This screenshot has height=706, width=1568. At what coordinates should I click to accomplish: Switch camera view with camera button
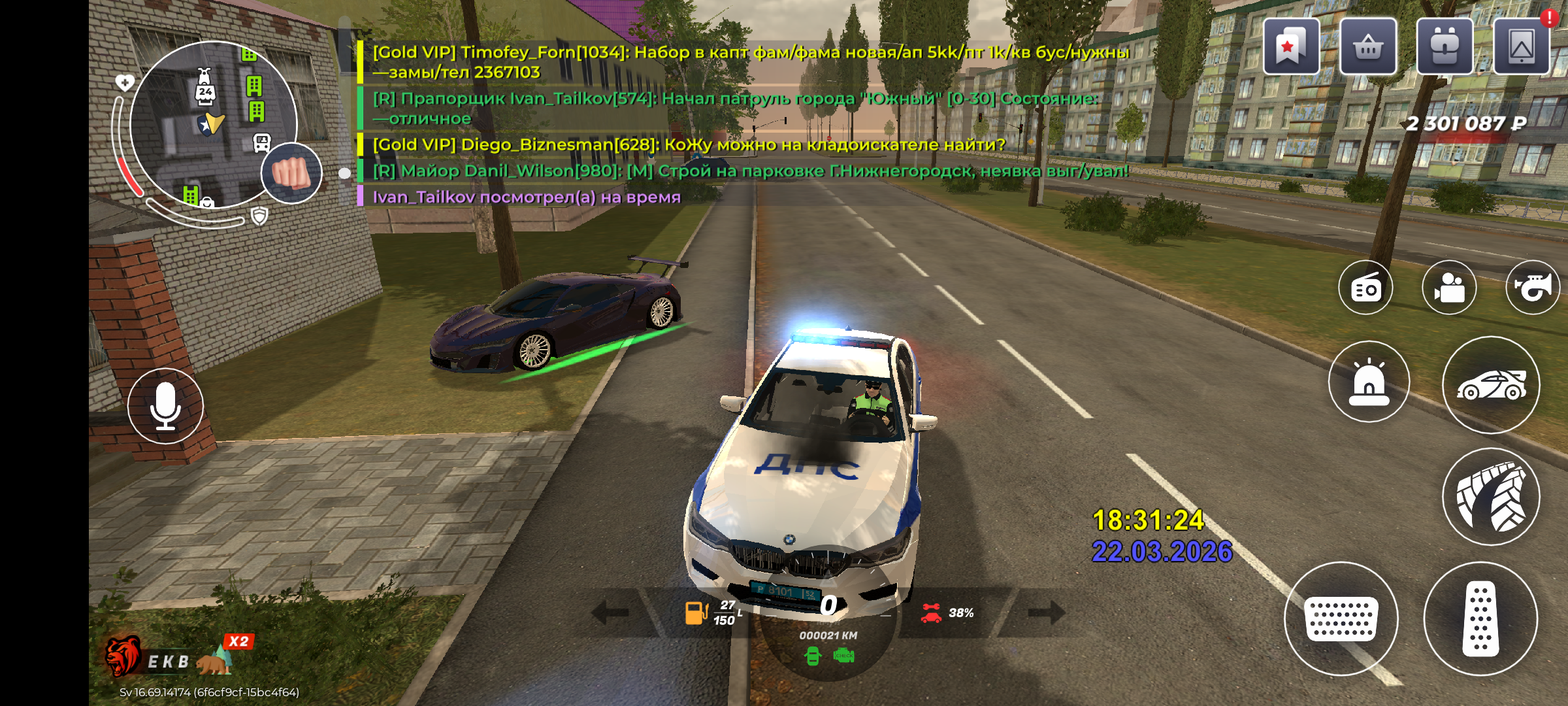pos(1448,288)
